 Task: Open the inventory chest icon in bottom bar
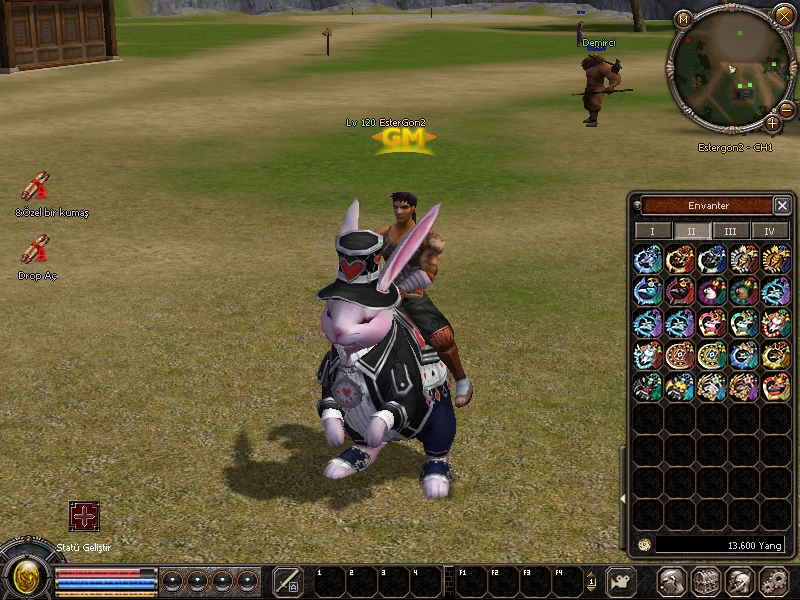click(x=705, y=581)
